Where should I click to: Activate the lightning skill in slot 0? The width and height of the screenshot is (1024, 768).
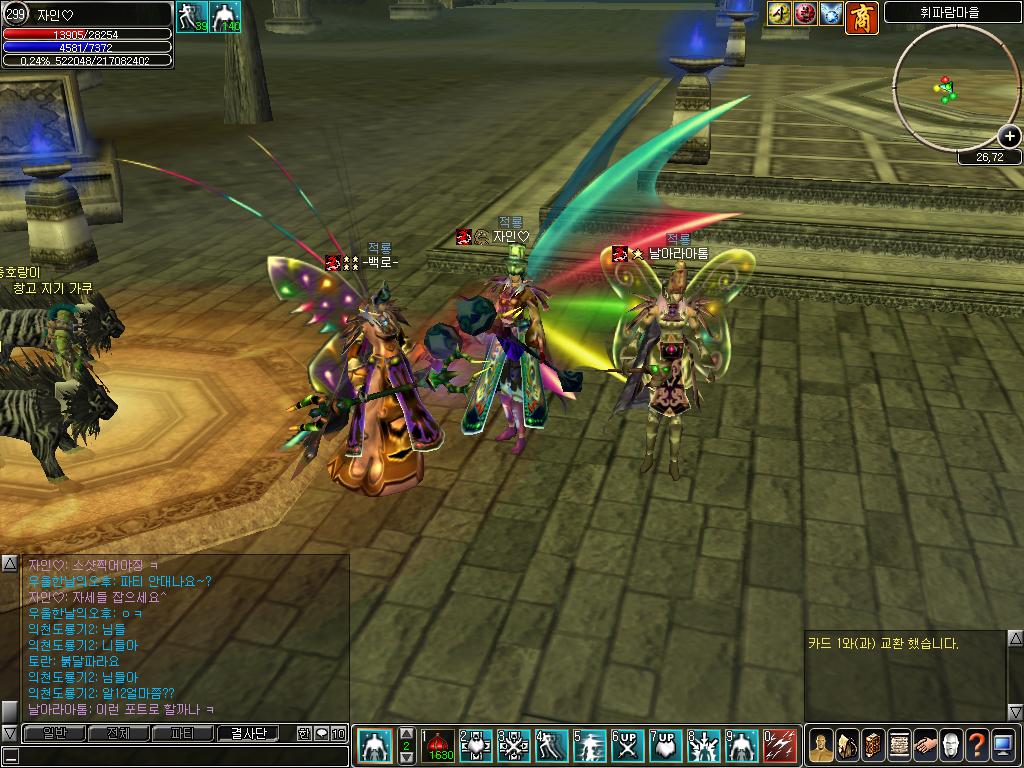click(781, 746)
